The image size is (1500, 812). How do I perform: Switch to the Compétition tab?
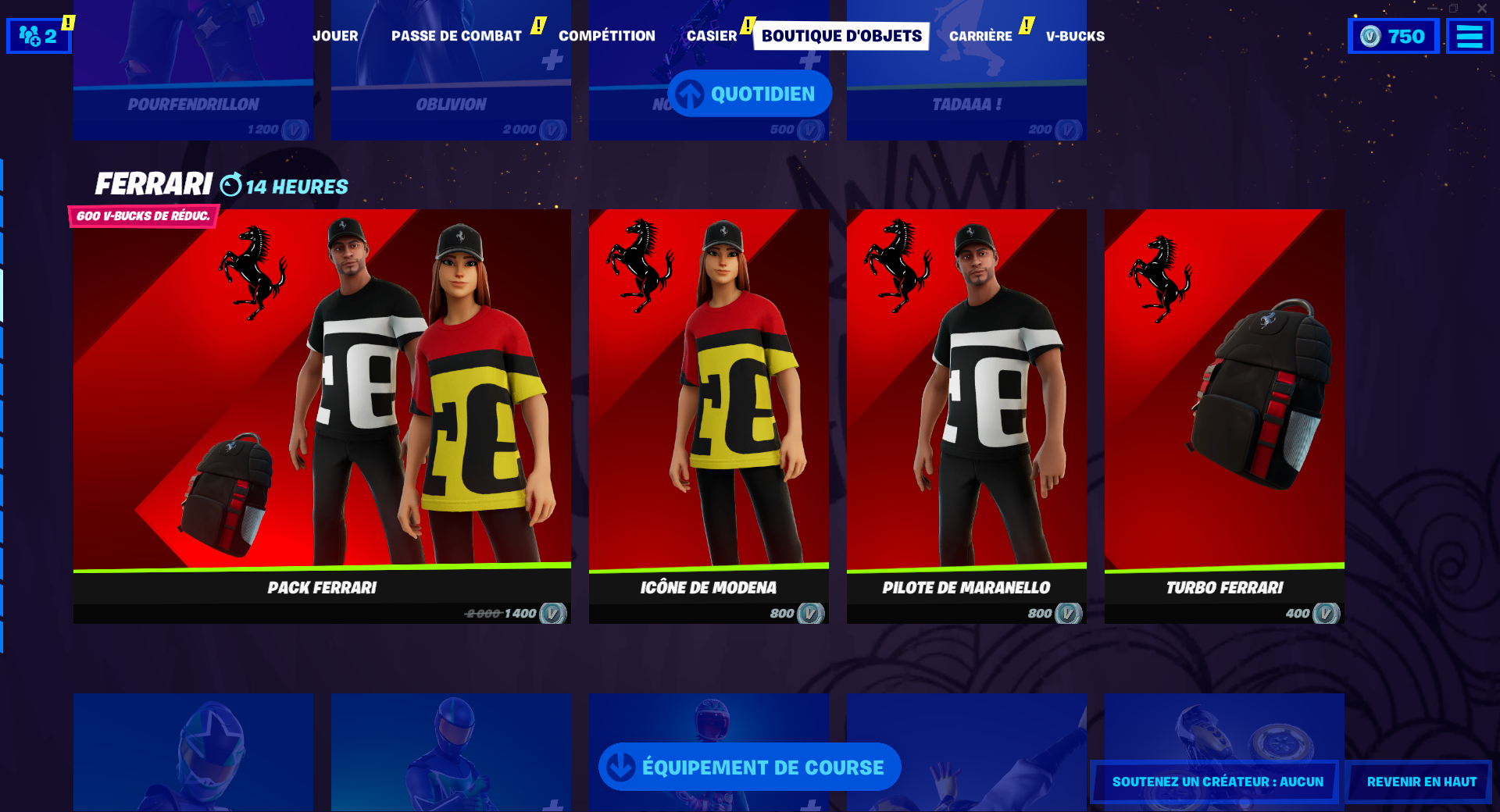click(607, 35)
